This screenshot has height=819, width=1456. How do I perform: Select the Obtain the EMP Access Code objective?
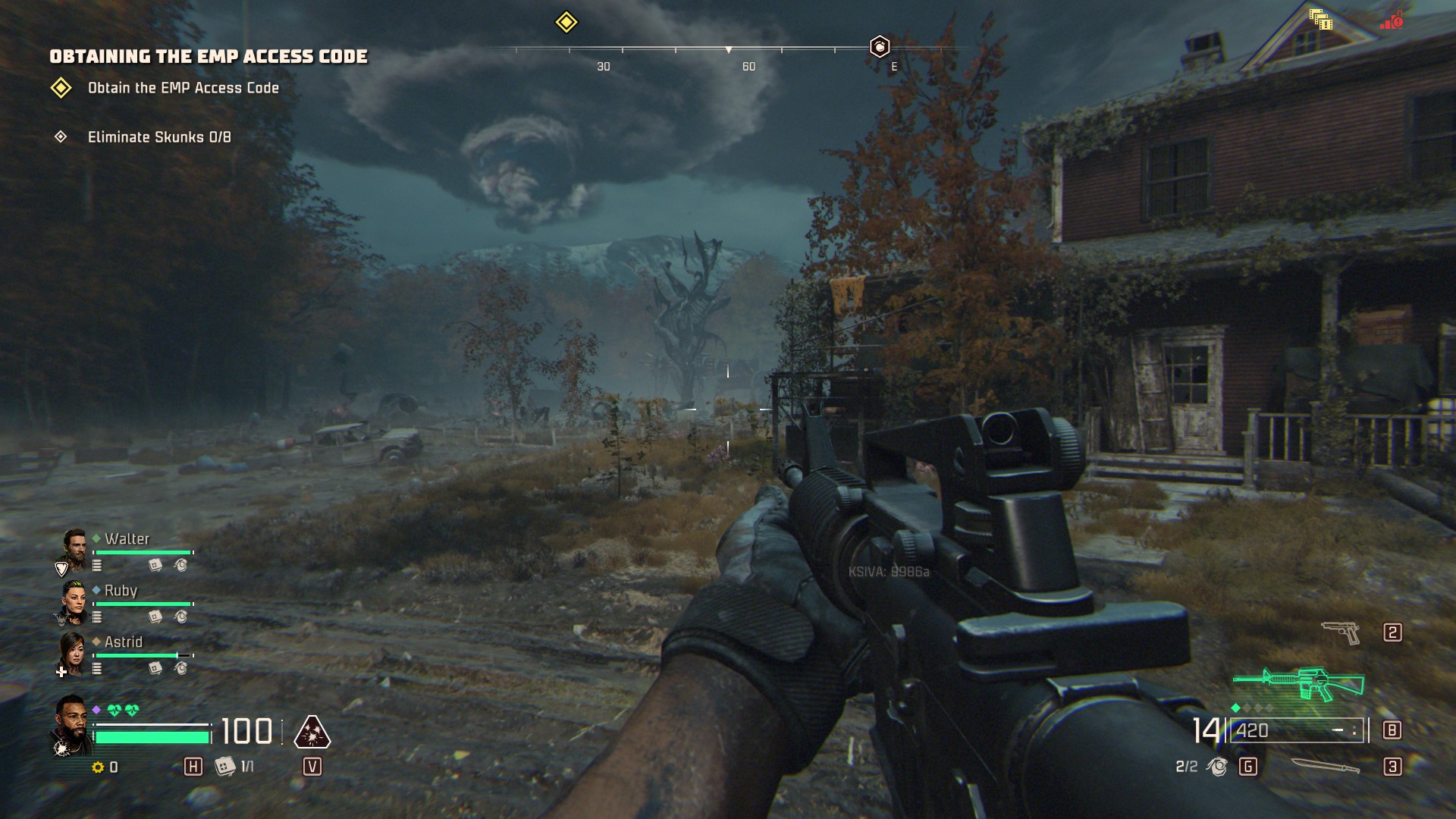tap(183, 88)
